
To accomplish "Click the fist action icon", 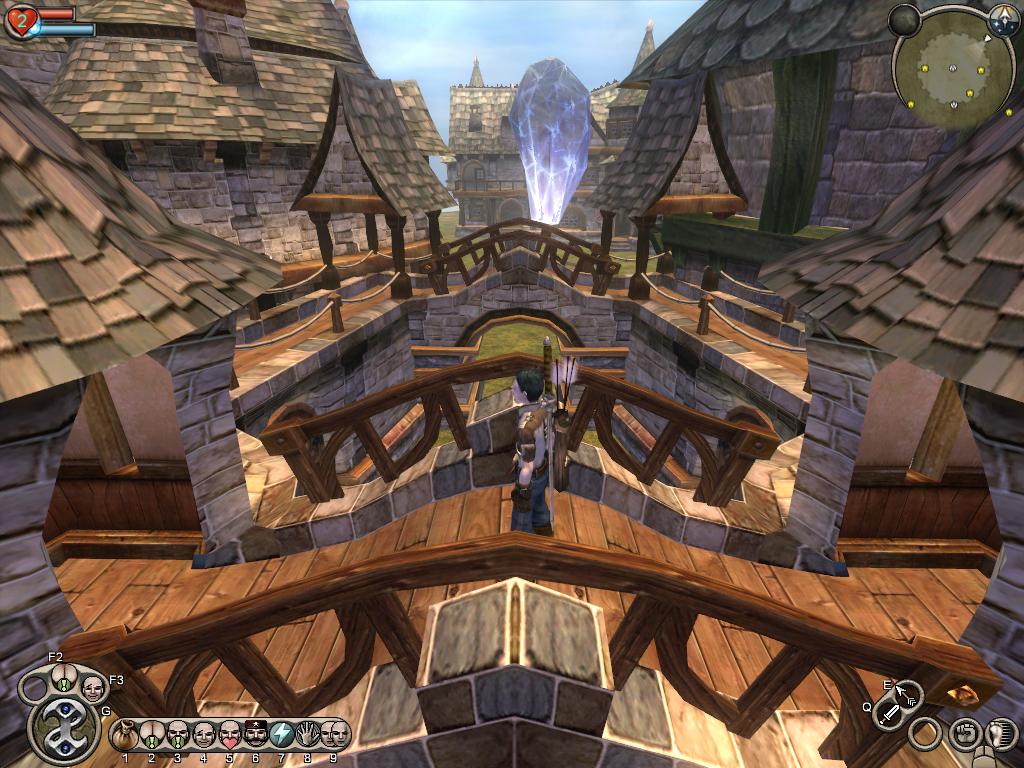I will point(963,735).
